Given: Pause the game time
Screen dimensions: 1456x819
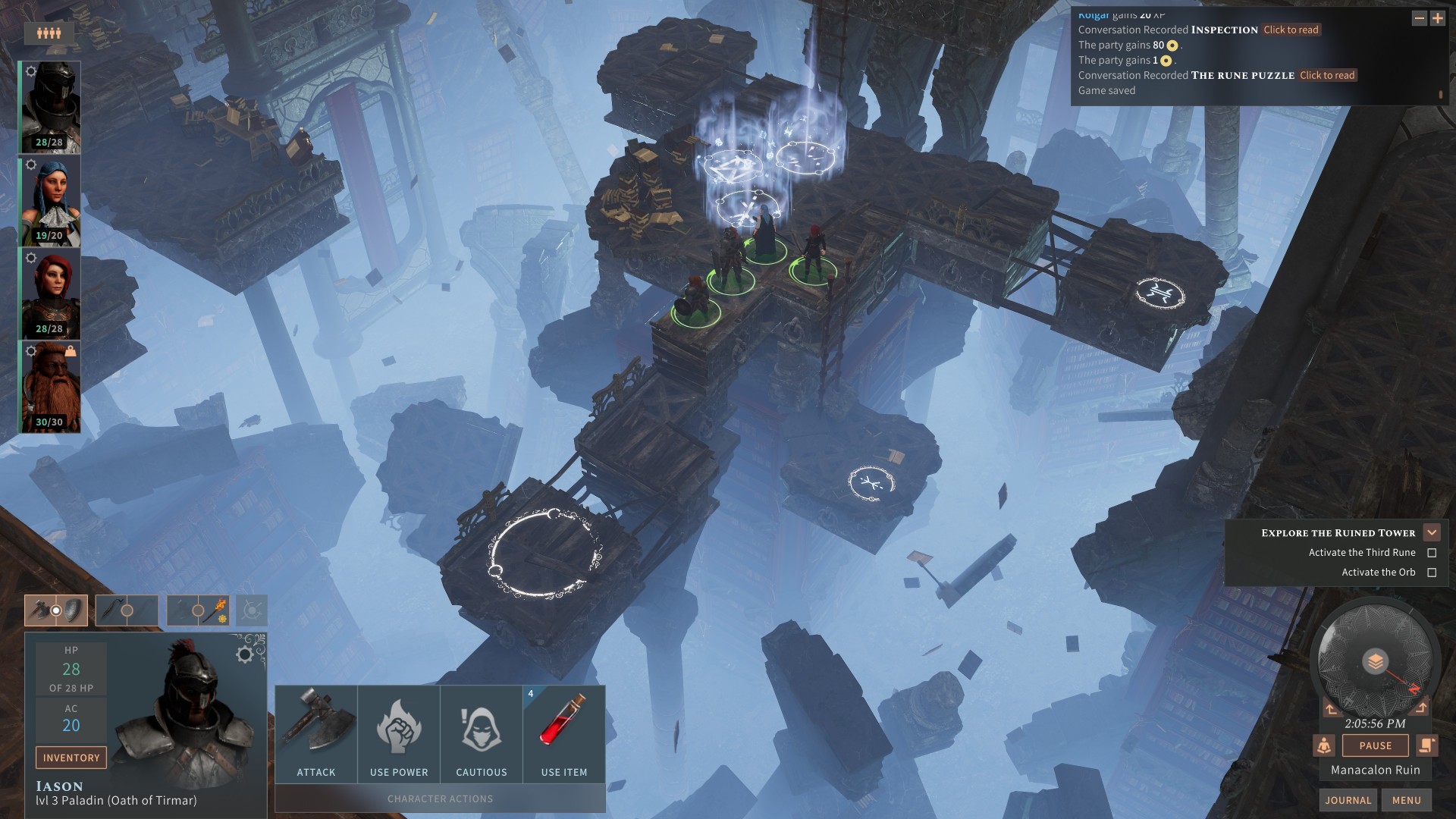Looking at the screenshot, I should point(1375,745).
